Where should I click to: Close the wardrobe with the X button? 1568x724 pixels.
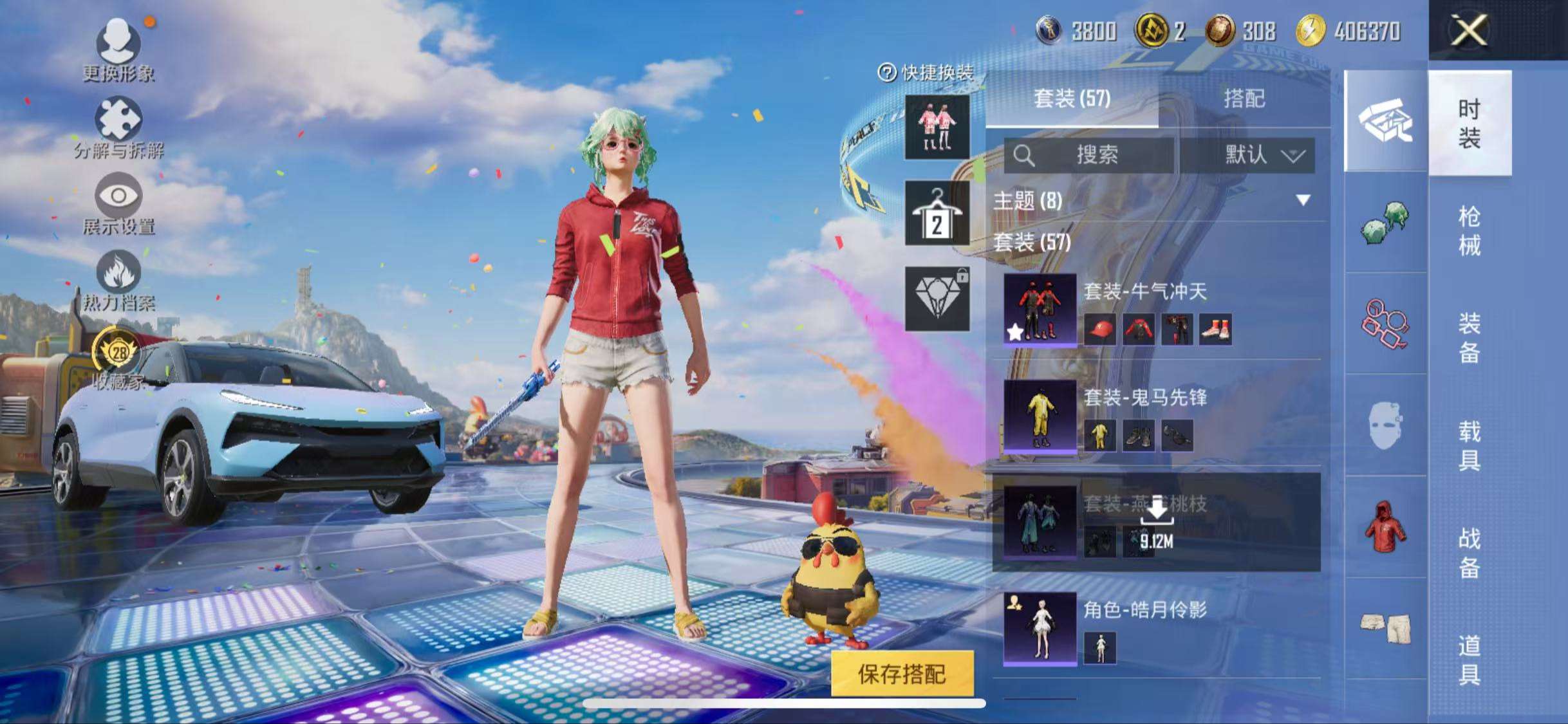(1469, 30)
